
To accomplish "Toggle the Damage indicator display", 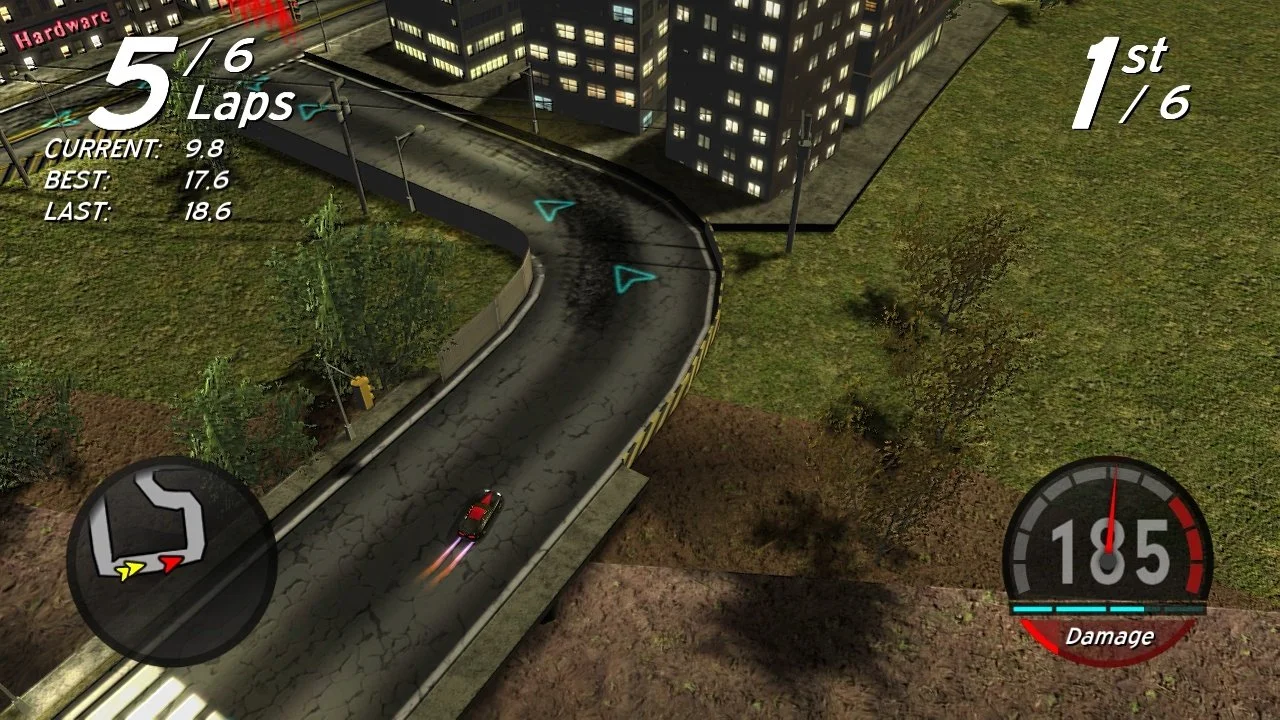I will pos(1110,636).
